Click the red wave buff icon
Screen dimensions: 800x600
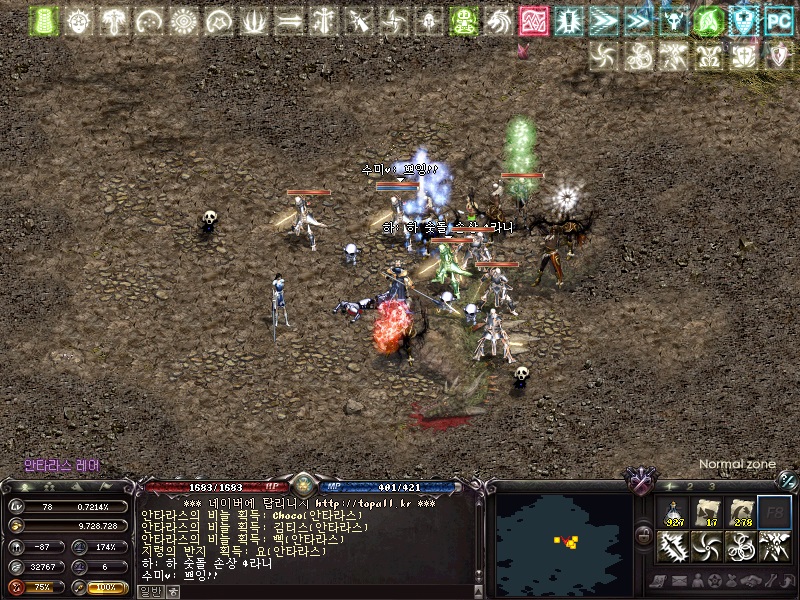532,20
